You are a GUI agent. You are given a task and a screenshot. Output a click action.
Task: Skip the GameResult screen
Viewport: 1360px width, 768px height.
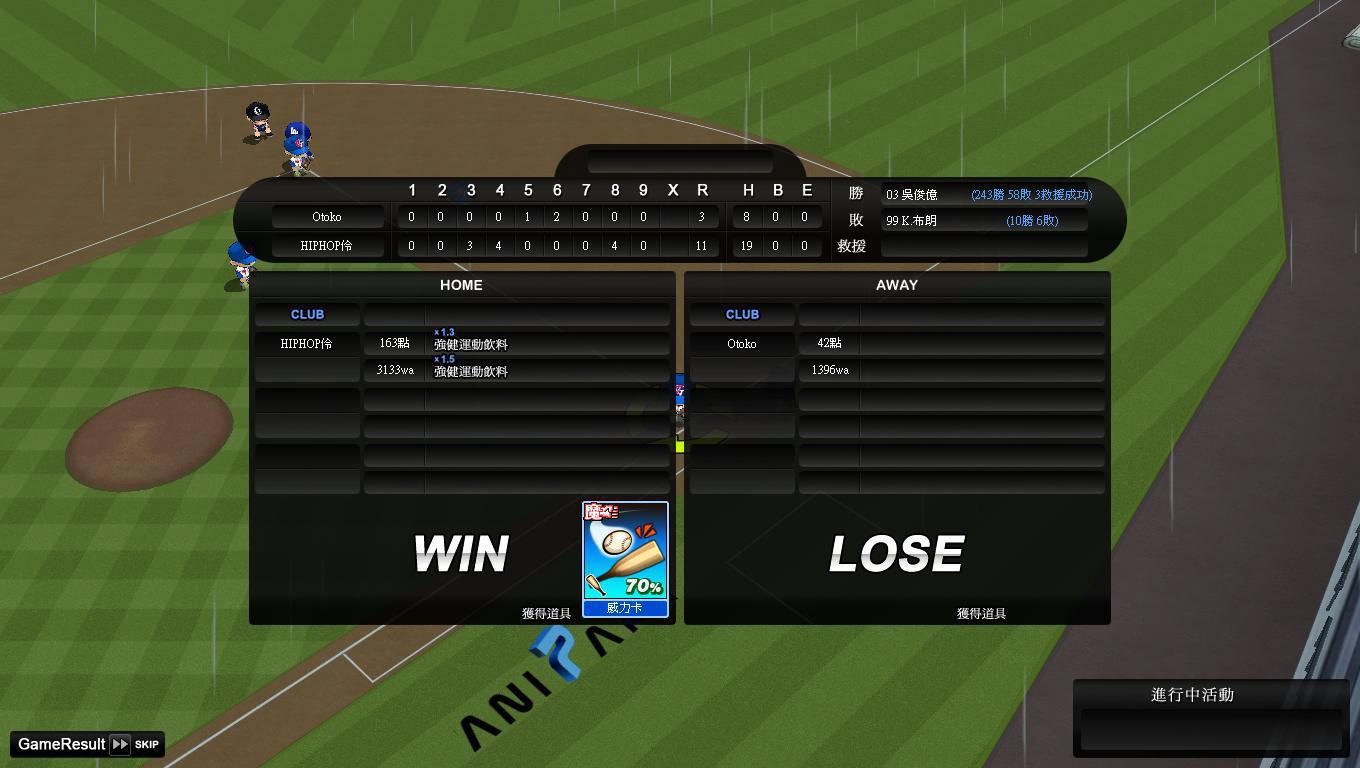136,744
